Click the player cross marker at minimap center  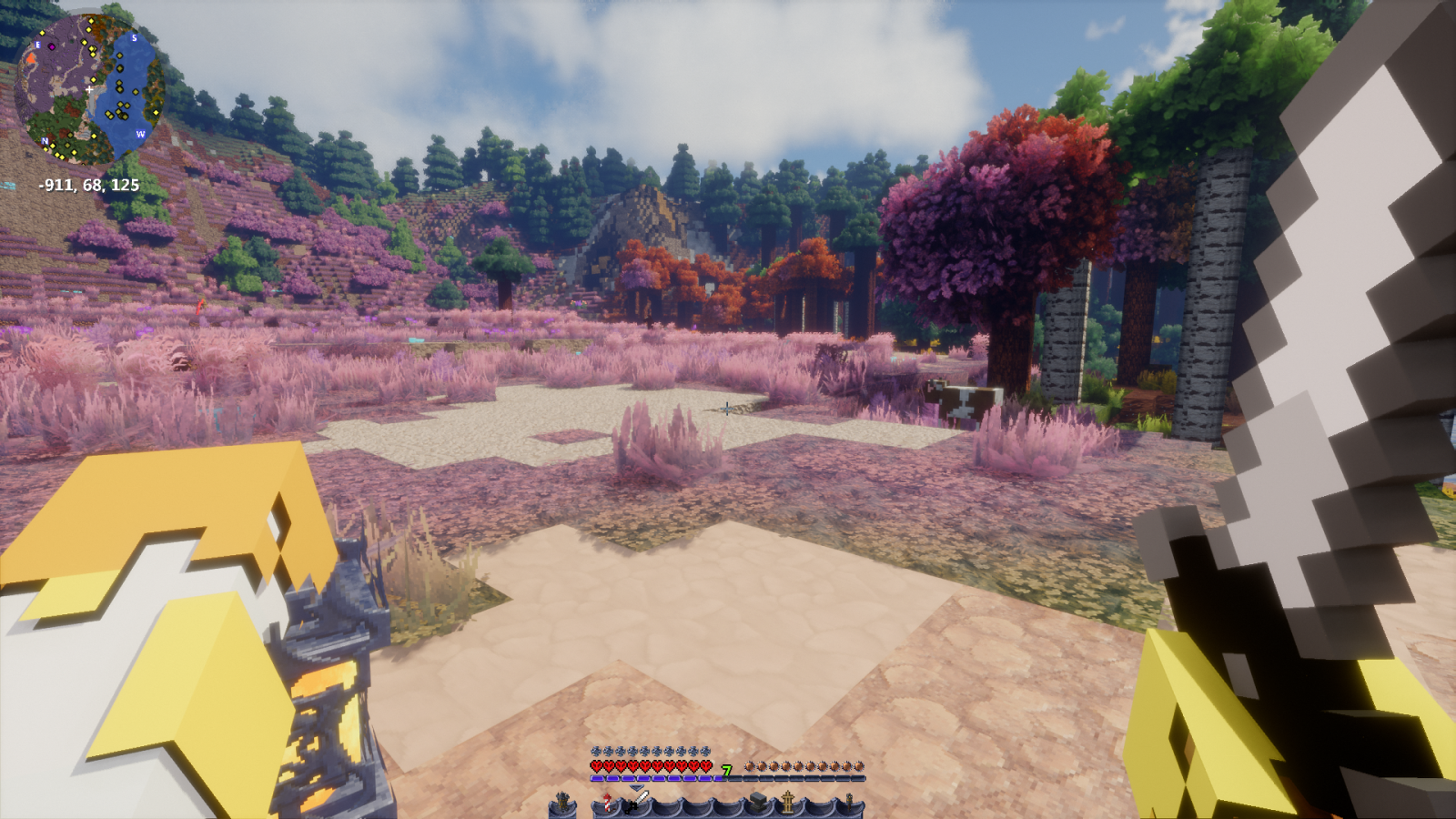pyautogui.click(x=89, y=89)
